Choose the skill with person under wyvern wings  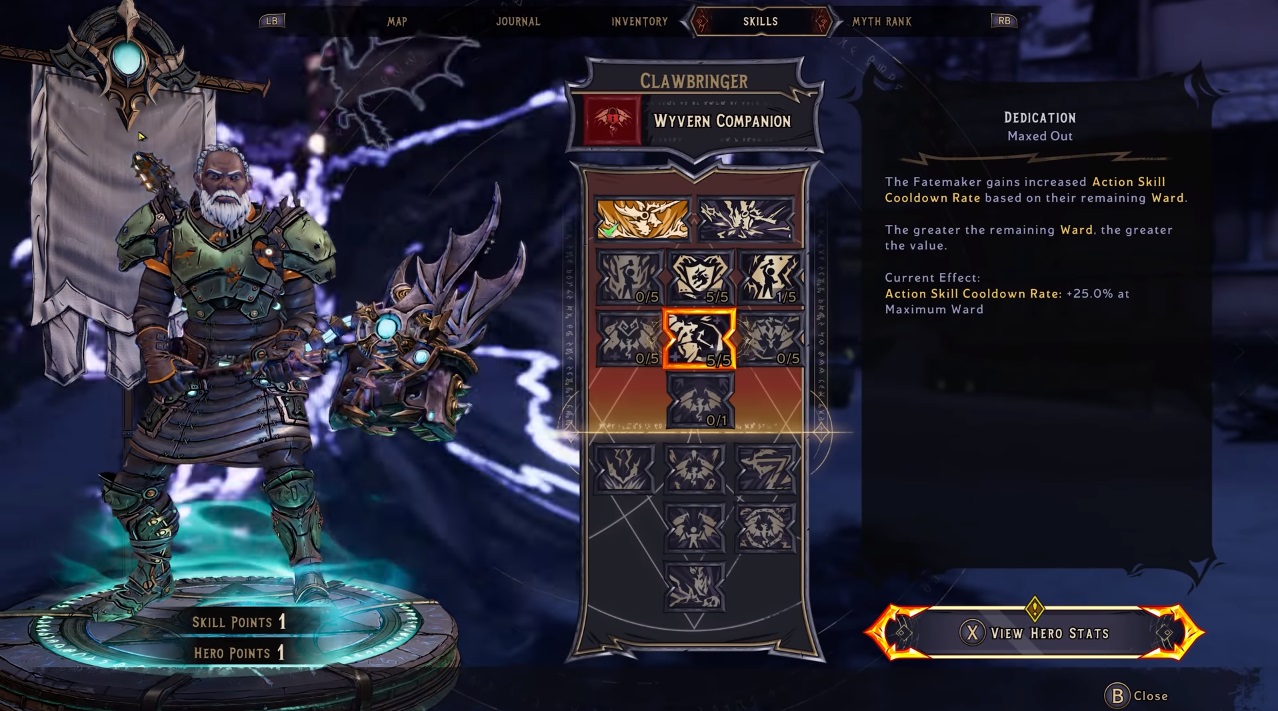(695, 527)
